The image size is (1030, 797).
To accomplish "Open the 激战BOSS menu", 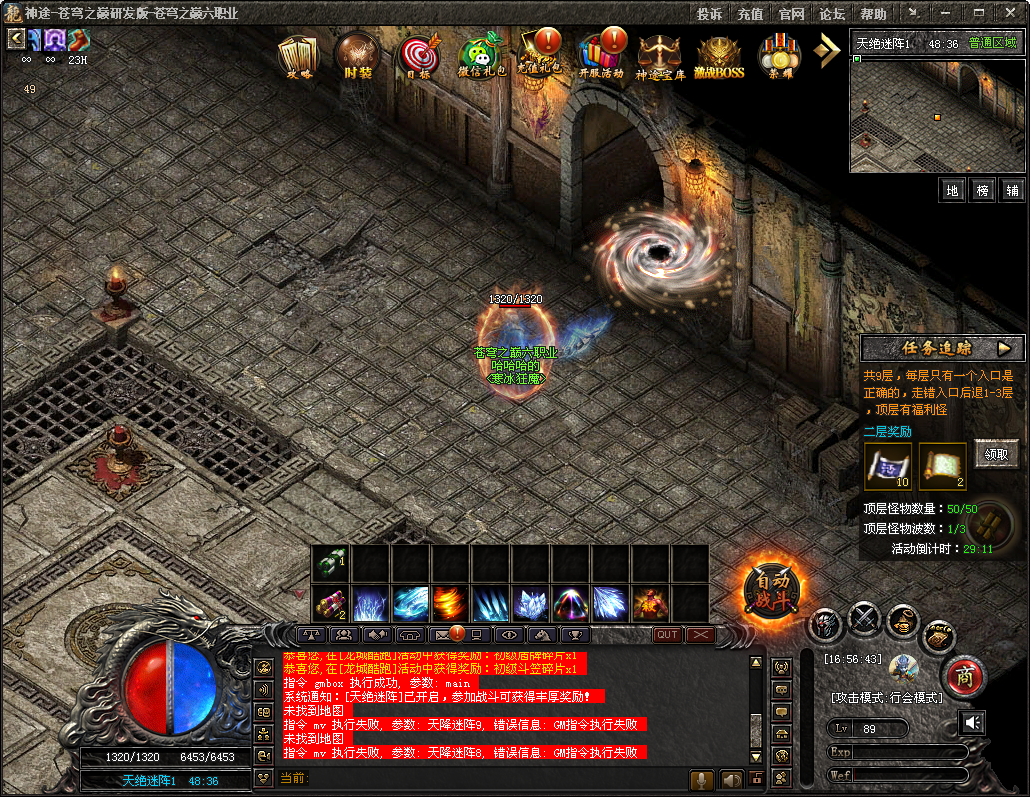I will 720,57.
